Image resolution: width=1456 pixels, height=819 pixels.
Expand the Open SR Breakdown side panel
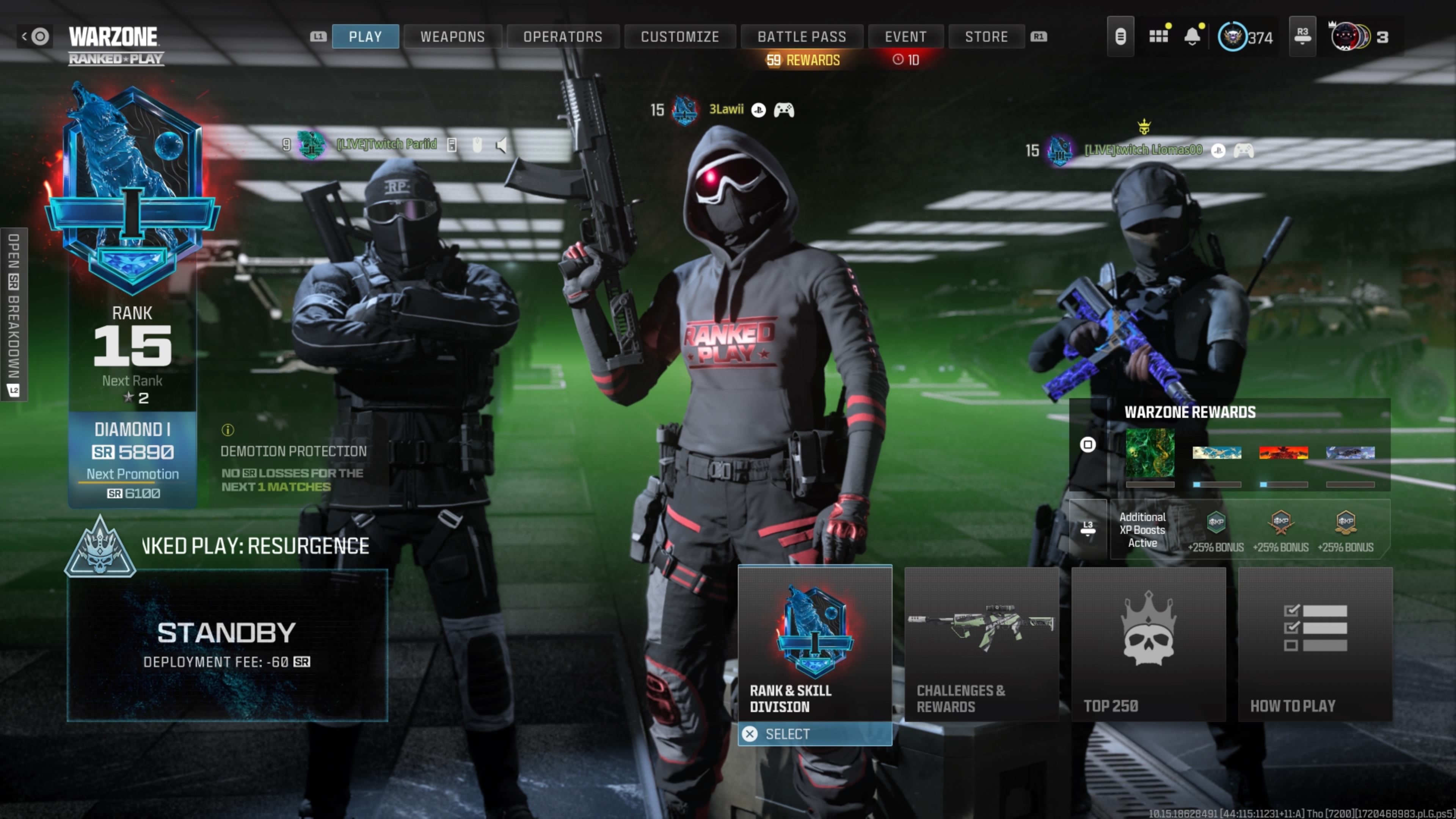[14, 314]
